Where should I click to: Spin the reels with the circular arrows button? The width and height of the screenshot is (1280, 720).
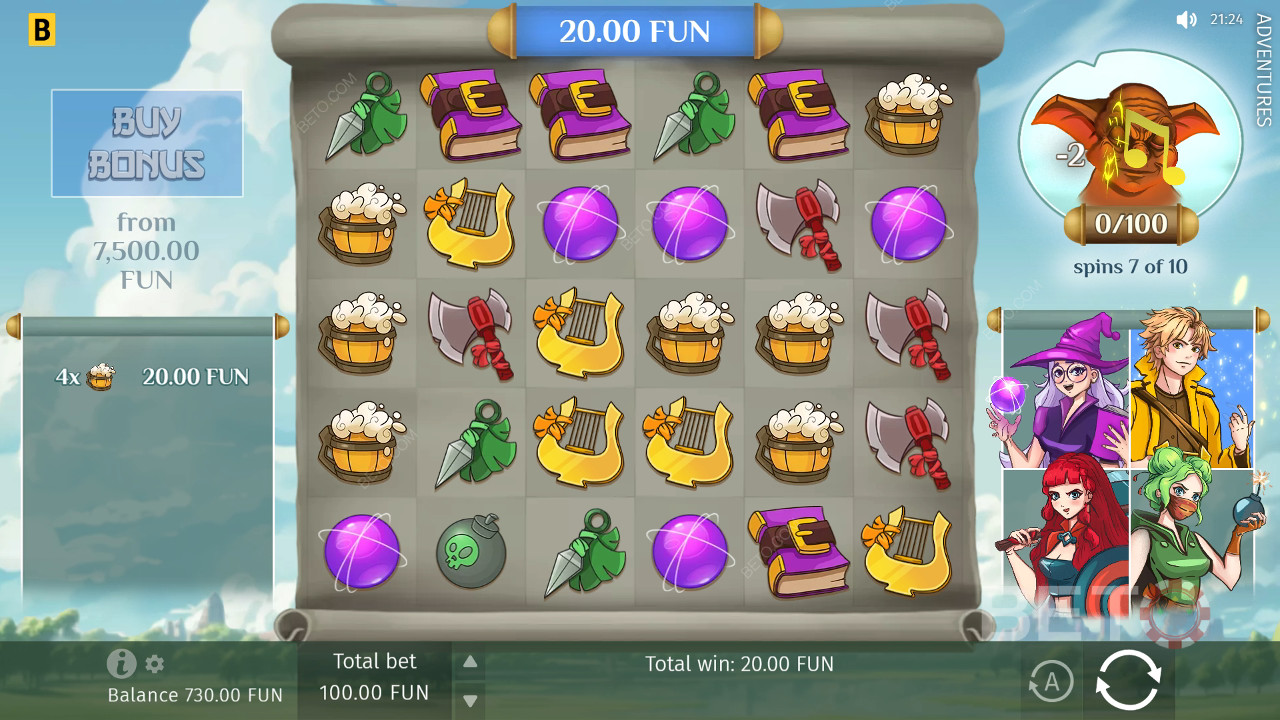pyautogui.click(x=1128, y=680)
